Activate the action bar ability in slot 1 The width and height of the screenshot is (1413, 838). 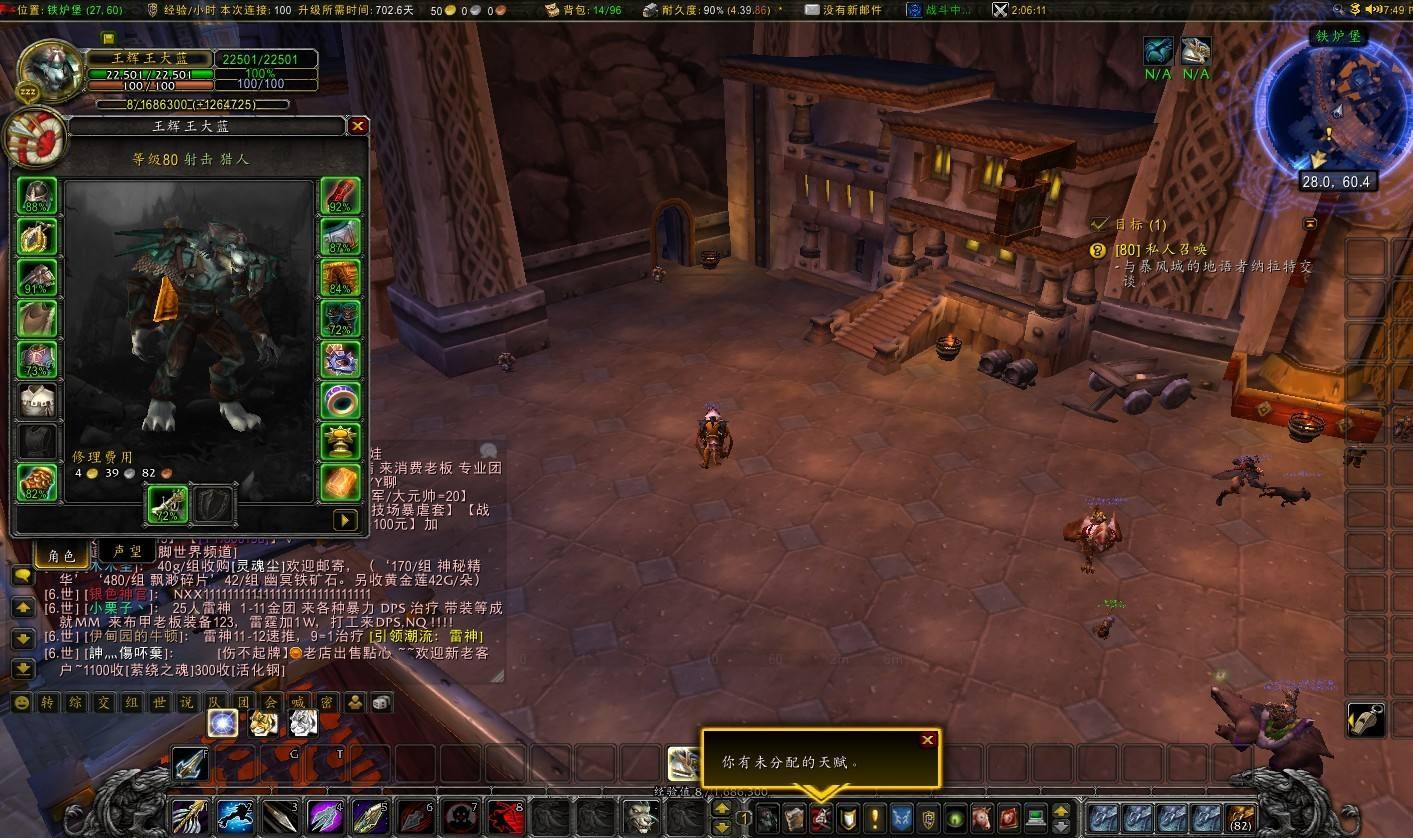coord(188,818)
